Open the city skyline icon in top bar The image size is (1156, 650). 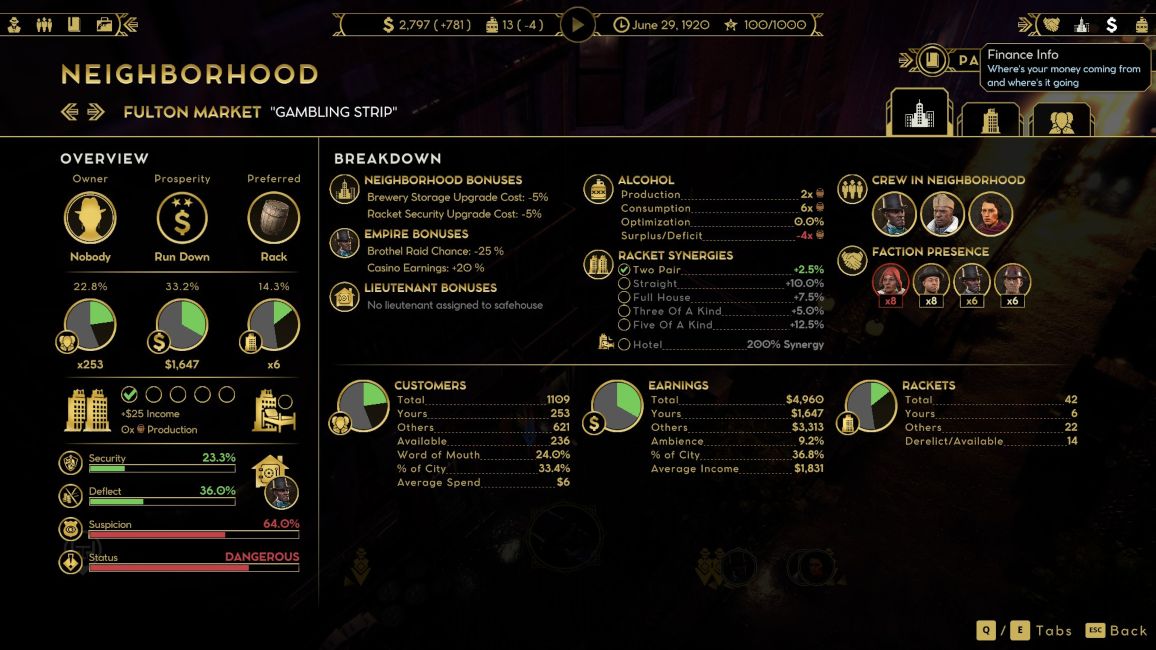[x=1081, y=24]
